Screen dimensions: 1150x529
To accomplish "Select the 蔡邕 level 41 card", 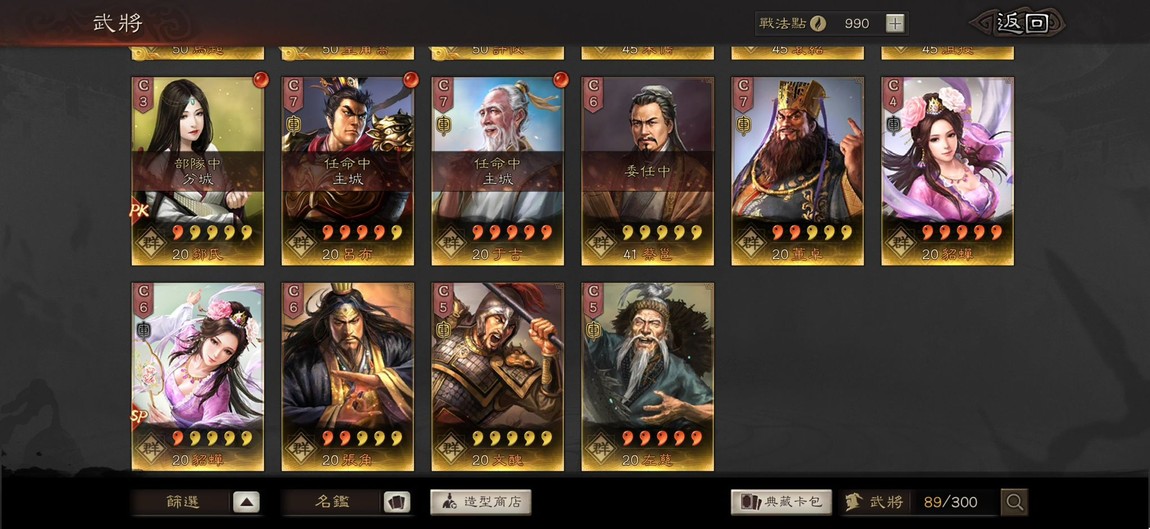I will pos(648,170).
